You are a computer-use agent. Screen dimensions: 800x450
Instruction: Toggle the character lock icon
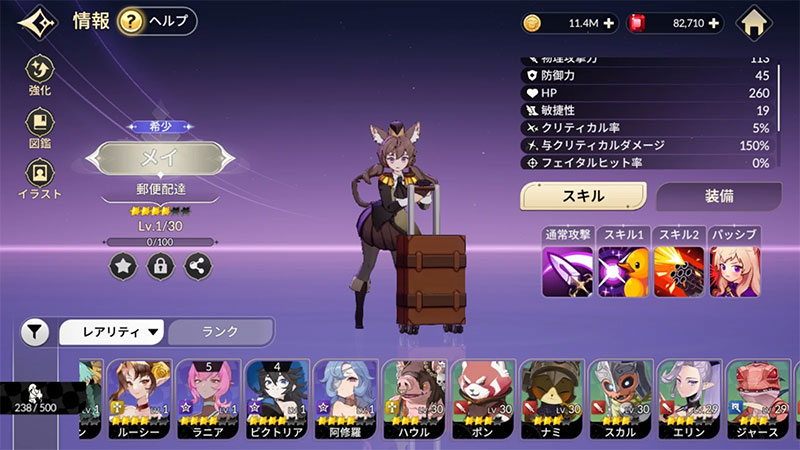tap(160, 266)
